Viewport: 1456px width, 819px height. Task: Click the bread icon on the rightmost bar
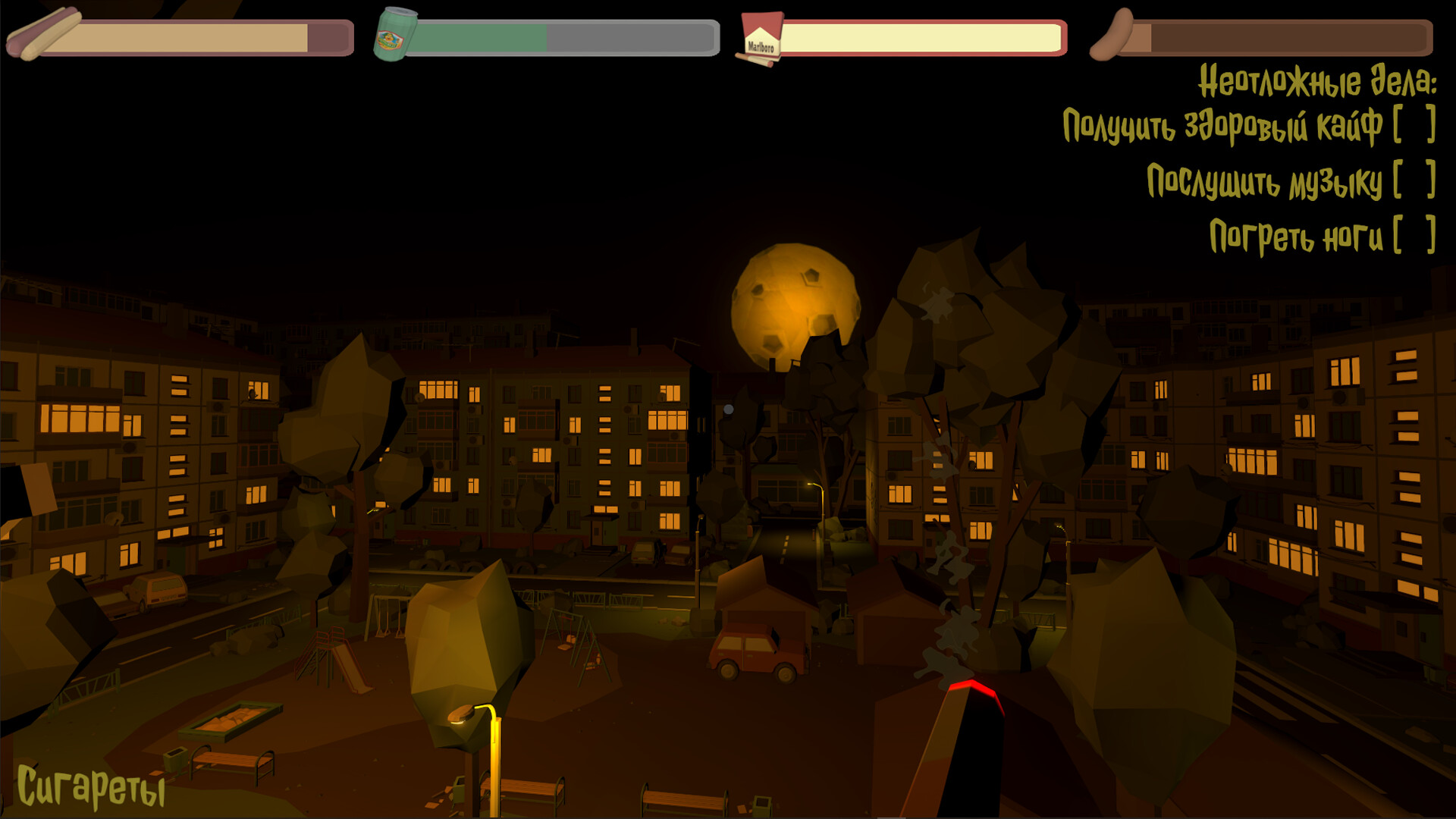tap(1111, 34)
